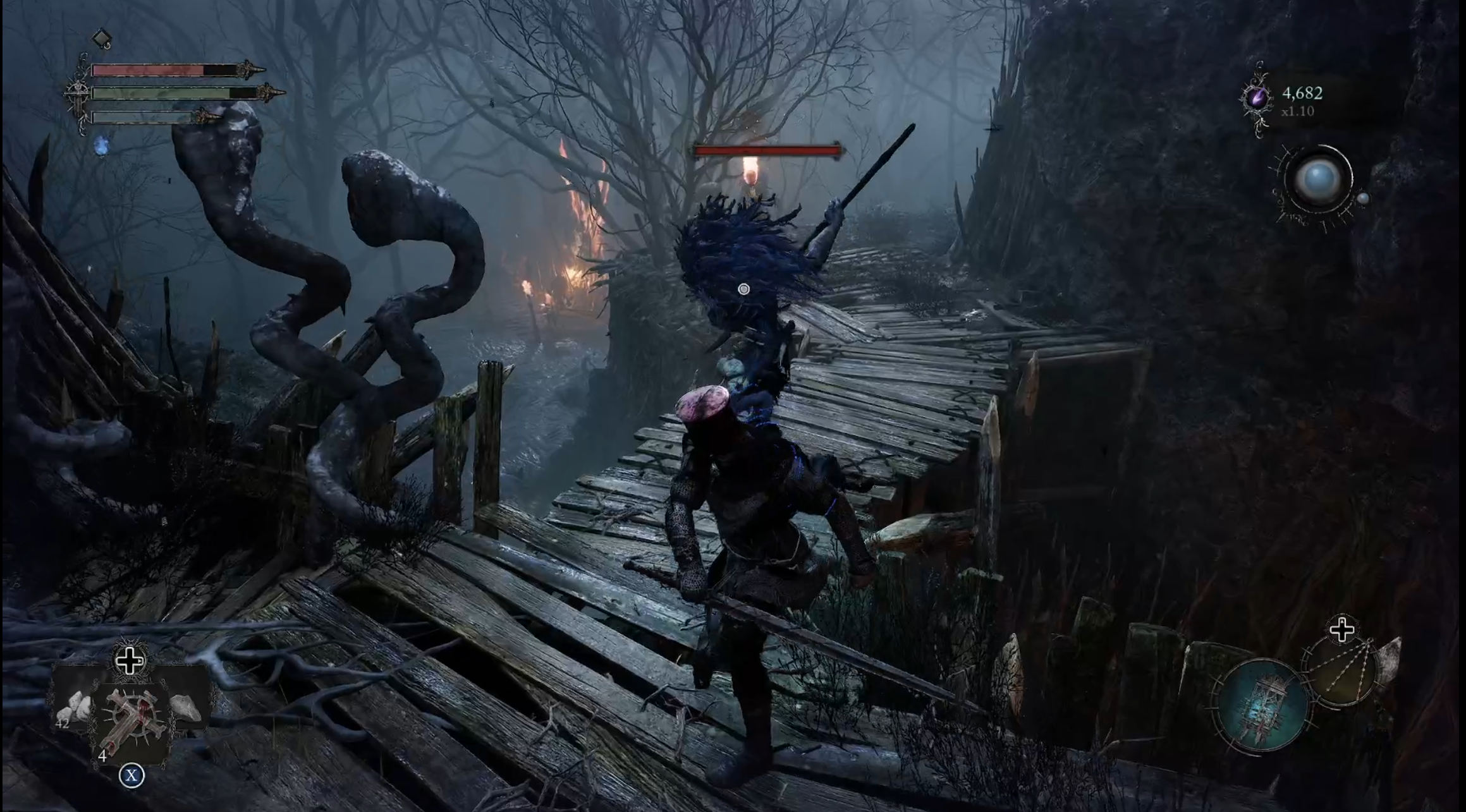Image resolution: width=1466 pixels, height=812 pixels.
Task: Click the enemy's red health bar
Action: tap(767, 151)
